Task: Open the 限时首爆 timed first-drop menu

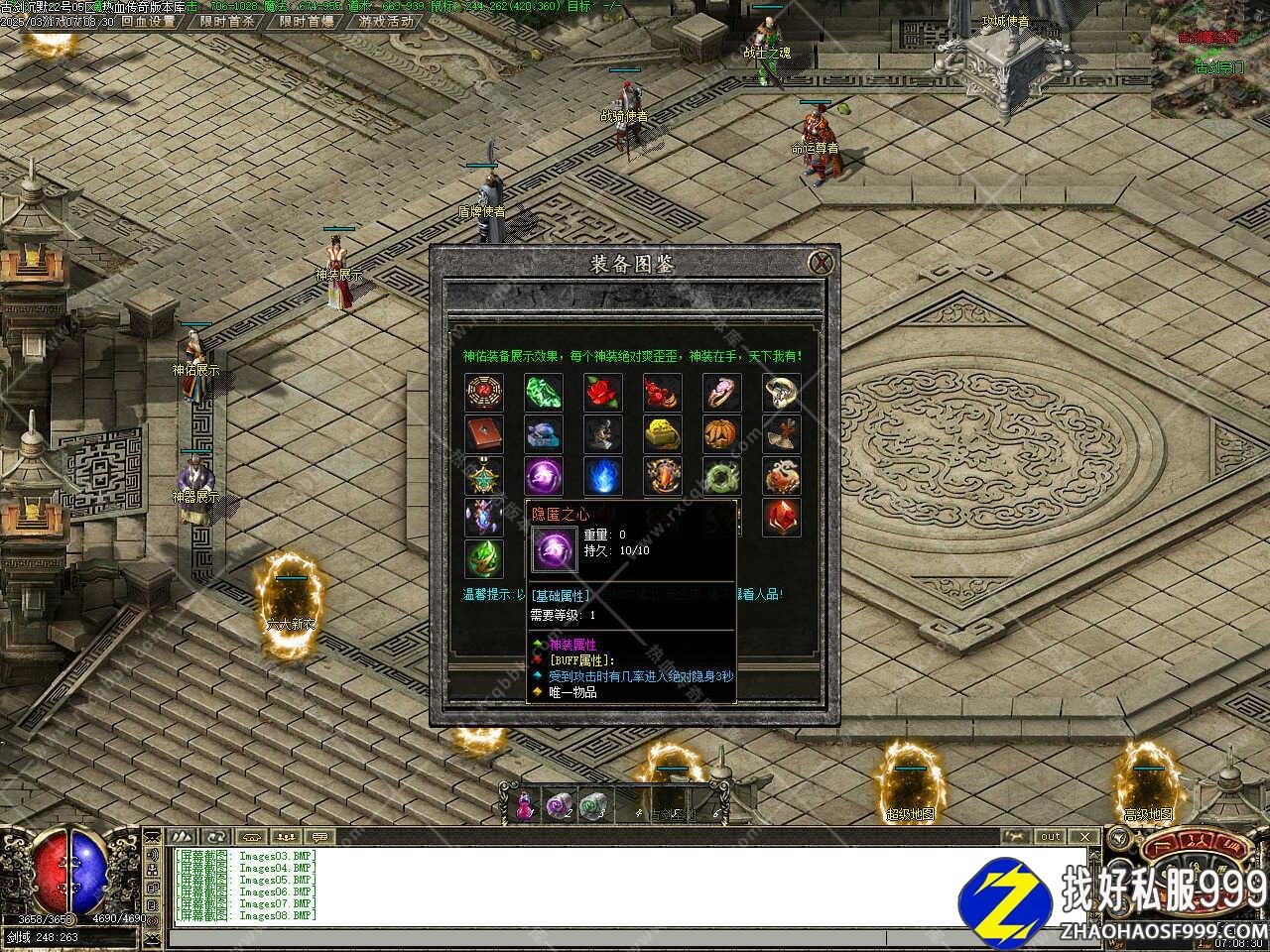Action: (306, 21)
